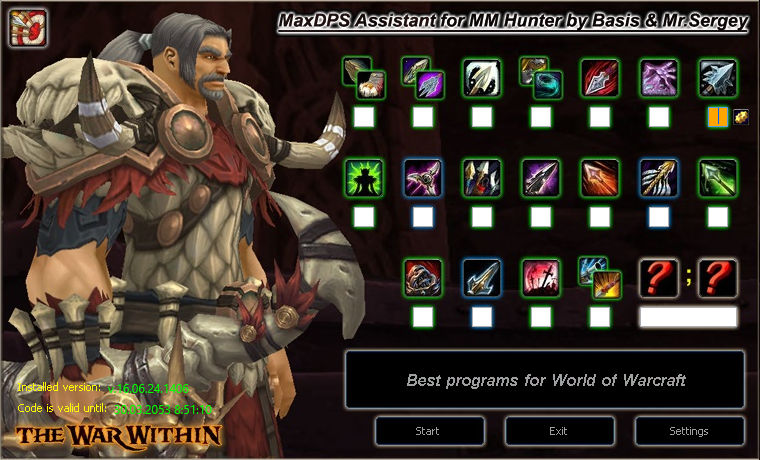The width and height of the screenshot is (760, 460).
Task: Select the red graveyard sword ability icon
Action: click(541, 277)
